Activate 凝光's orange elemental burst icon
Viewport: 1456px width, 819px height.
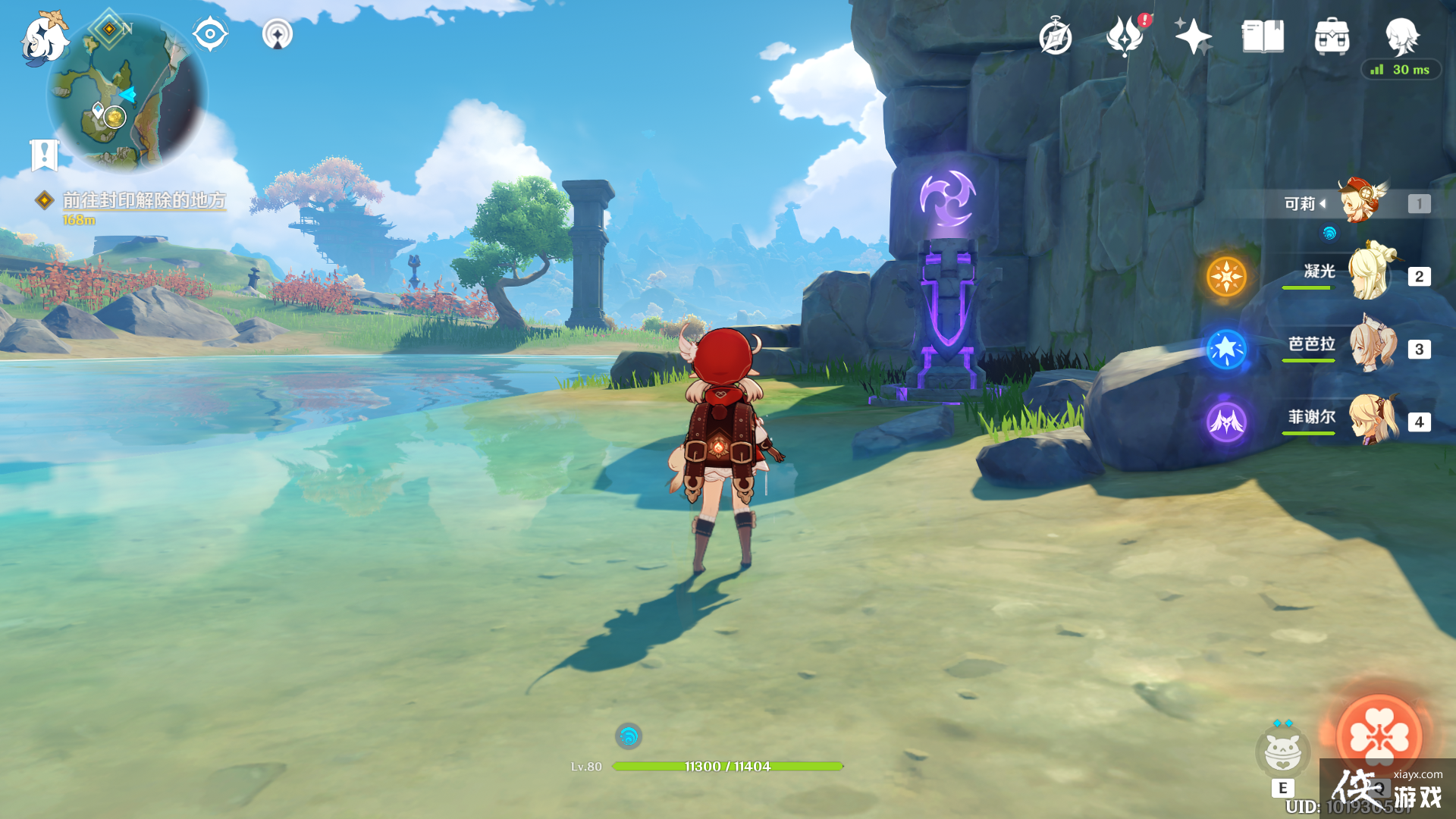tap(1226, 276)
